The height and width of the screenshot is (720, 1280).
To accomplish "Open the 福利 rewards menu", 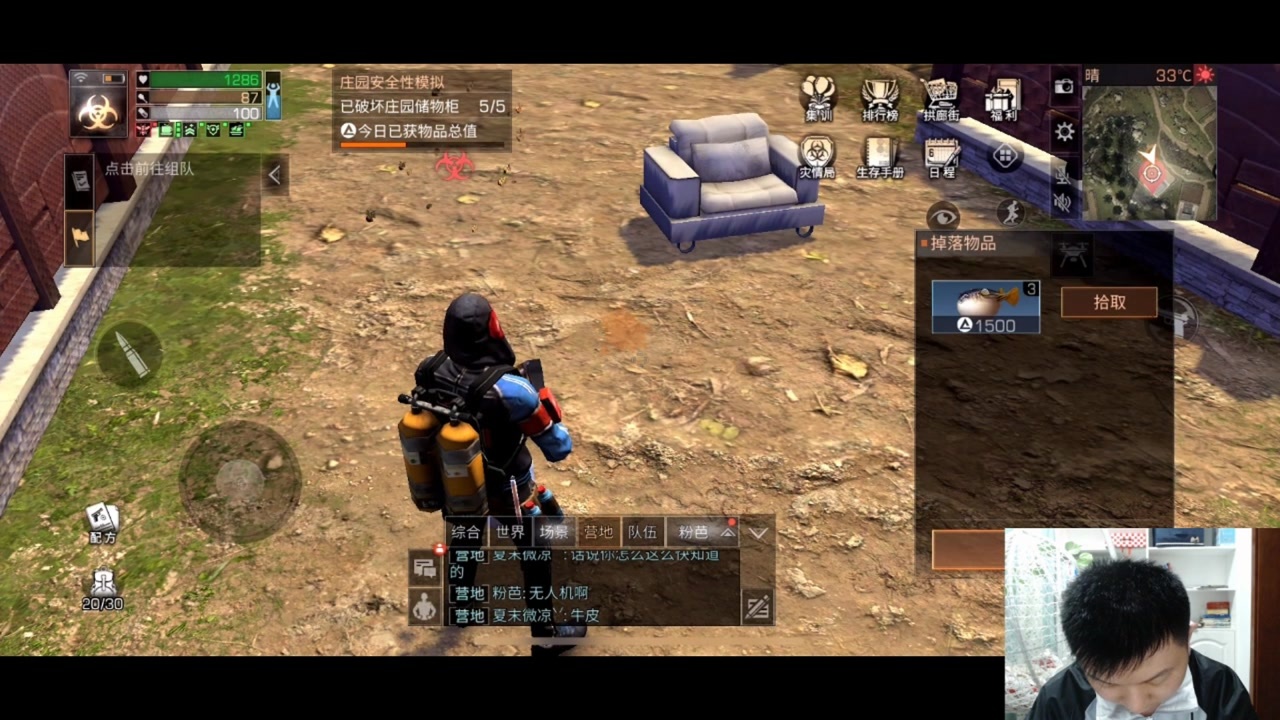I will coord(1001,99).
